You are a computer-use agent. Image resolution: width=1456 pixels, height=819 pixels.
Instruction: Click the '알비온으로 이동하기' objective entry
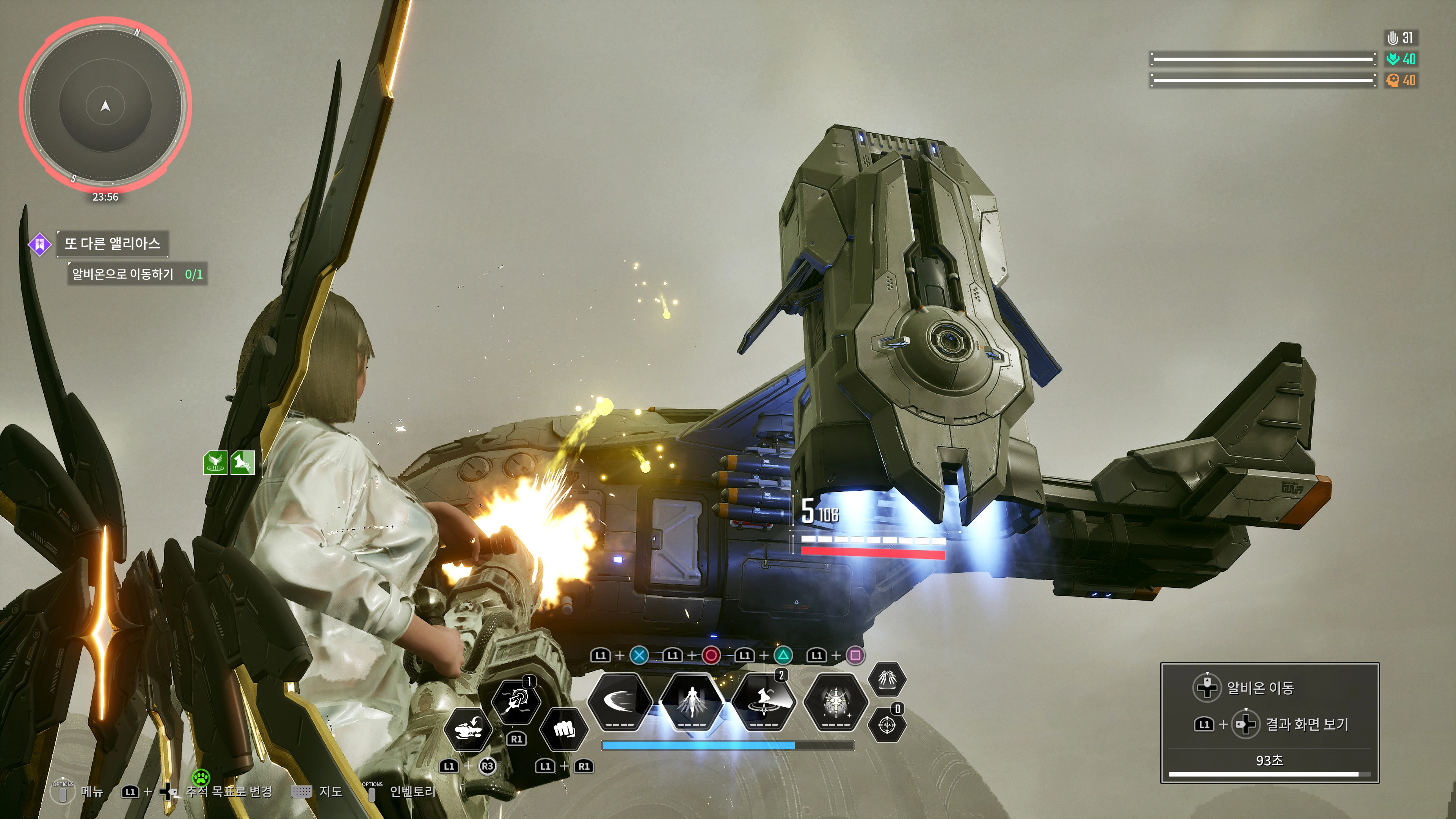123,274
